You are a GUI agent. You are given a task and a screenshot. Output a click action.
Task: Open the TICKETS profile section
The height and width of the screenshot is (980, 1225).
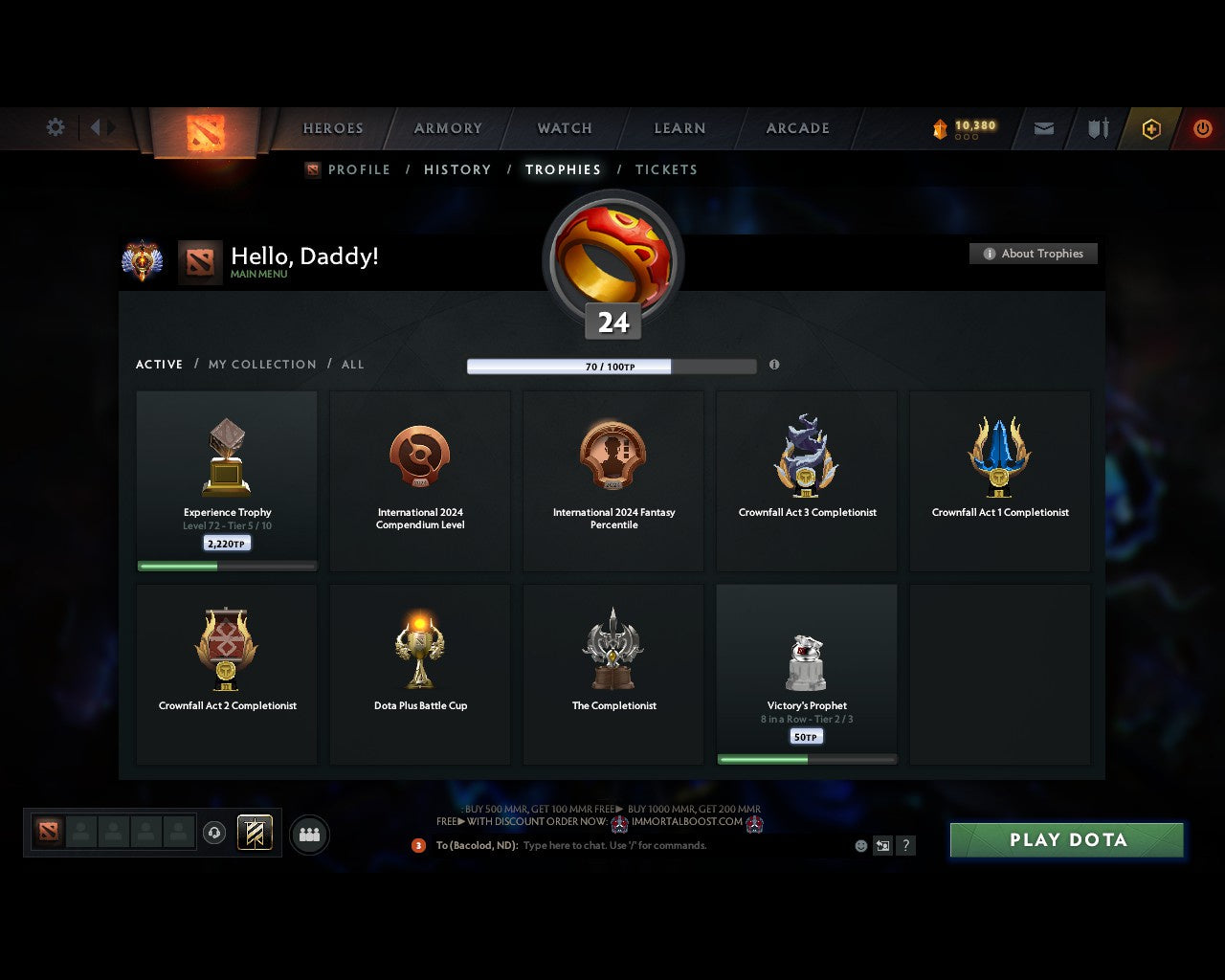click(x=666, y=169)
